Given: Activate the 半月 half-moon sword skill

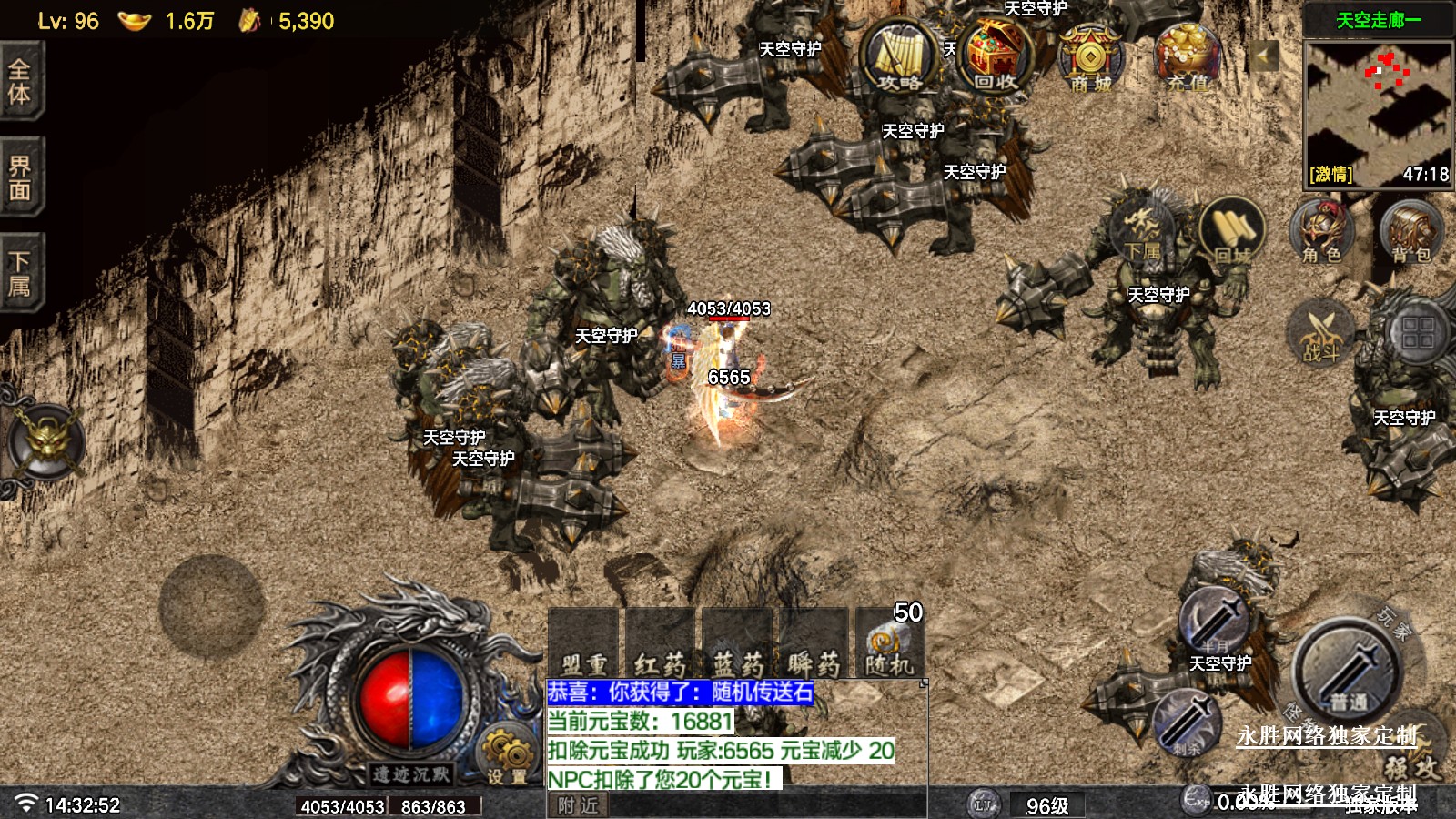Looking at the screenshot, I should coord(1215,622).
